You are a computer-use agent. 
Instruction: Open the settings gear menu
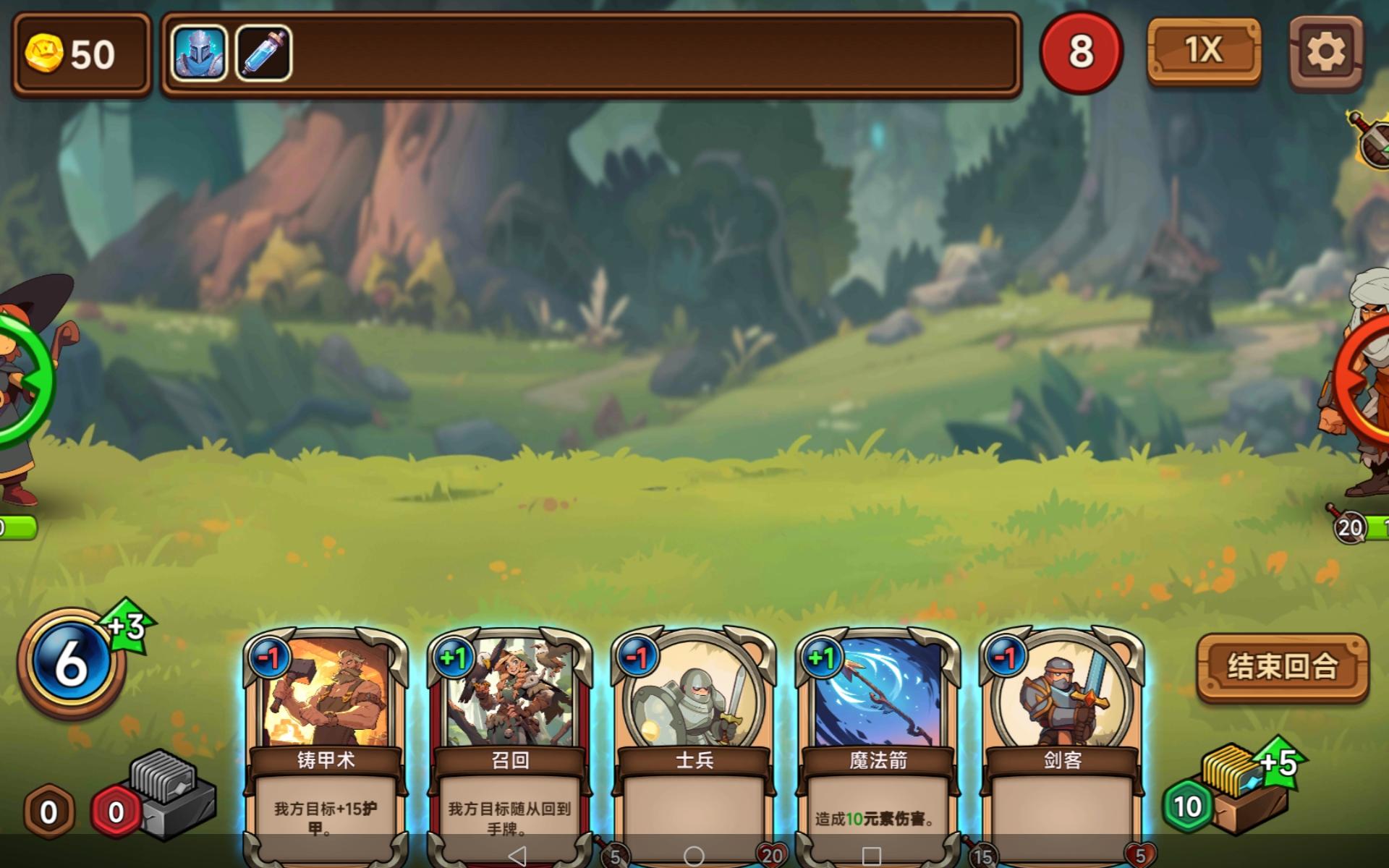[1325, 51]
